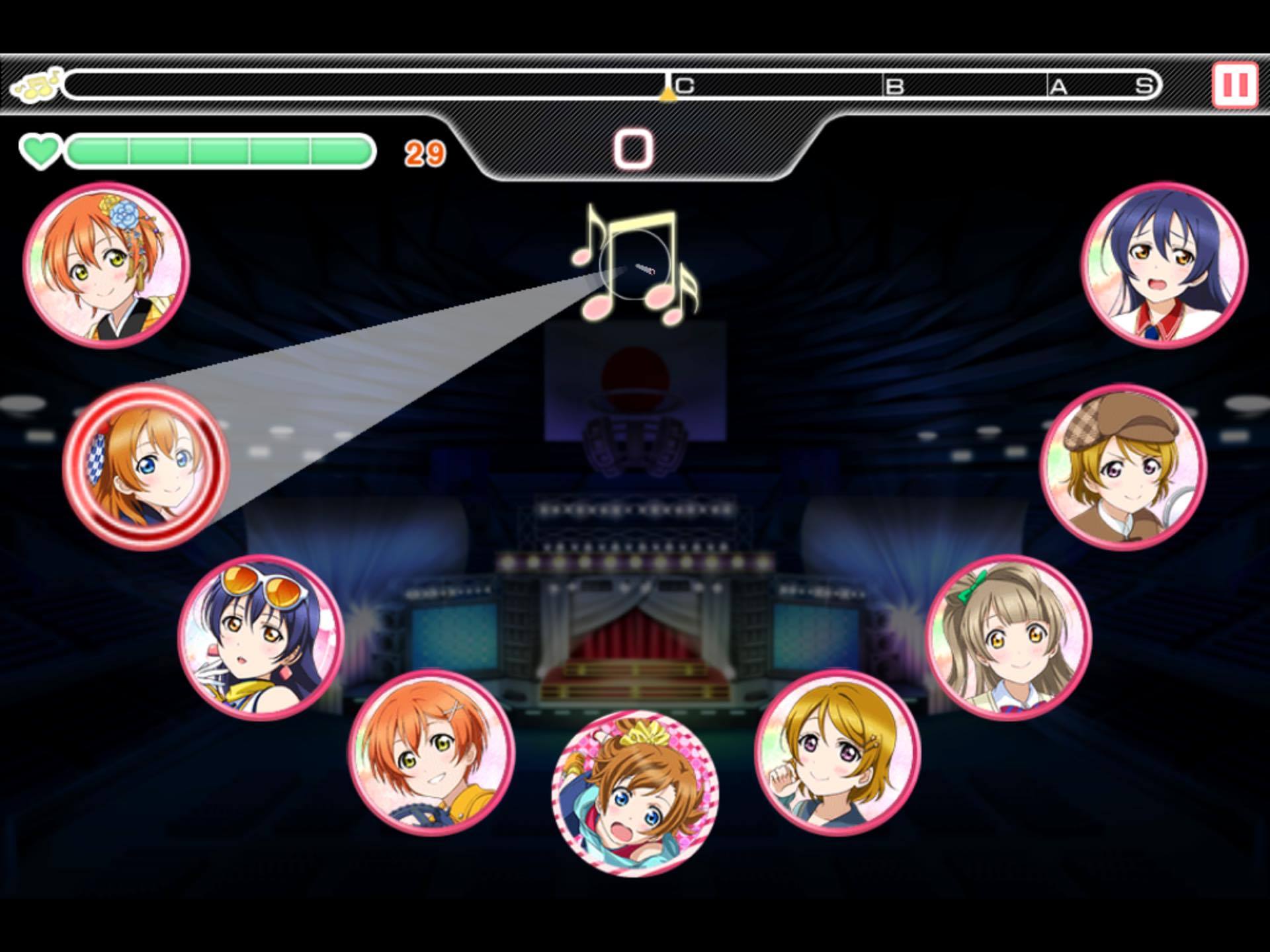Hit the short-haired girl with purple eyes waving
The width and height of the screenshot is (1270, 952).
(x=837, y=753)
